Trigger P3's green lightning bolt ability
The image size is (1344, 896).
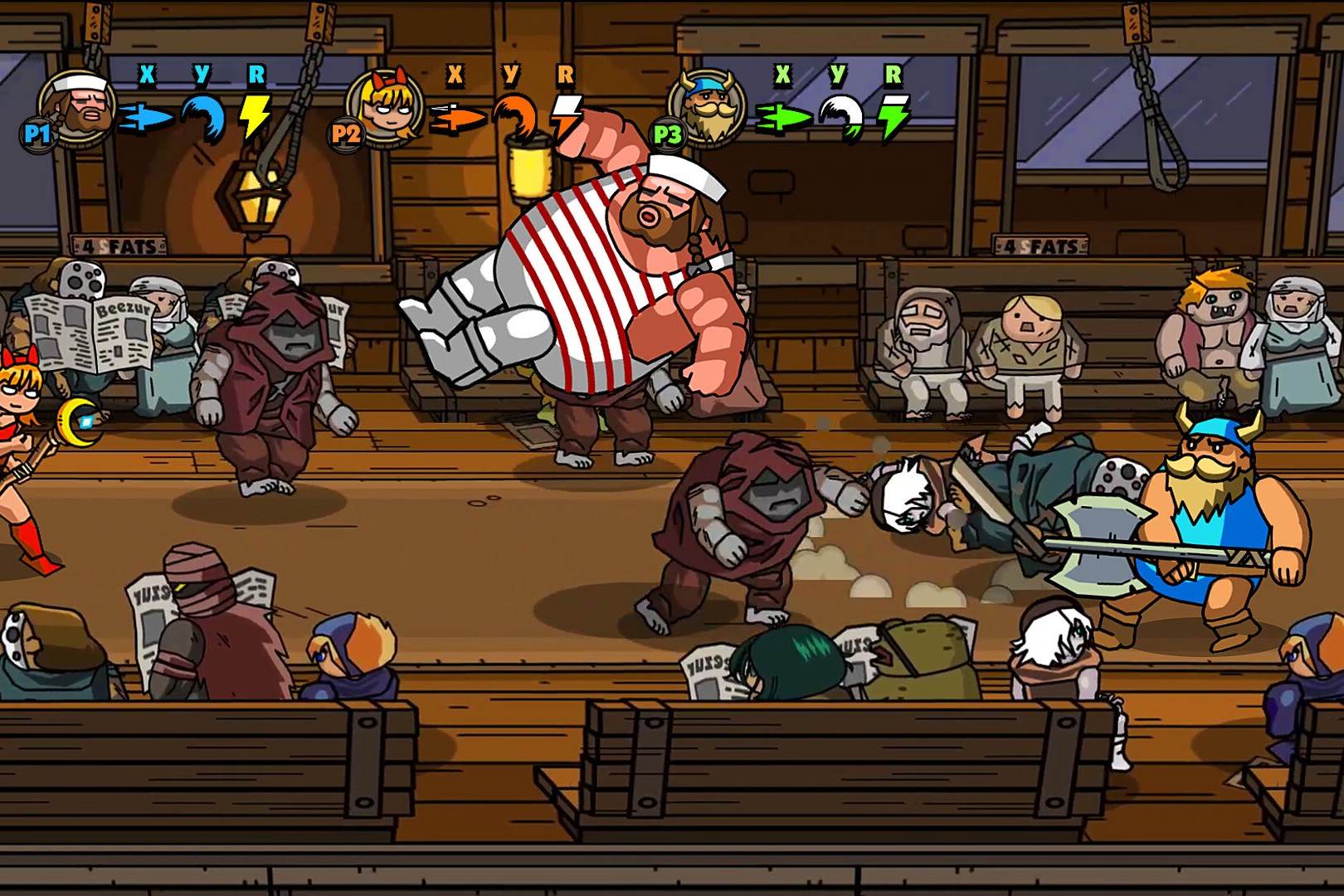(894, 116)
